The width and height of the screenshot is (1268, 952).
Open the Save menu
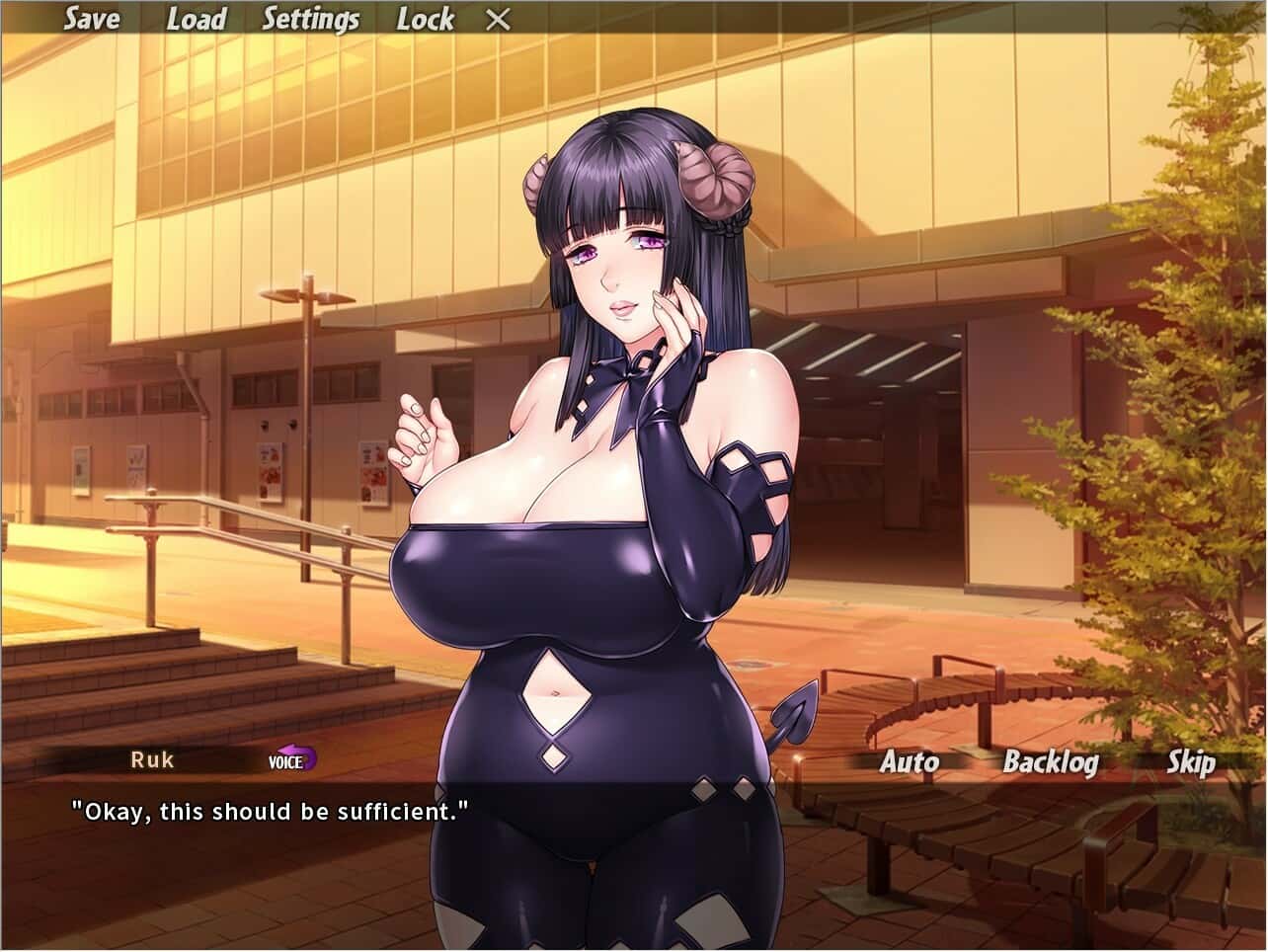(x=91, y=19)
